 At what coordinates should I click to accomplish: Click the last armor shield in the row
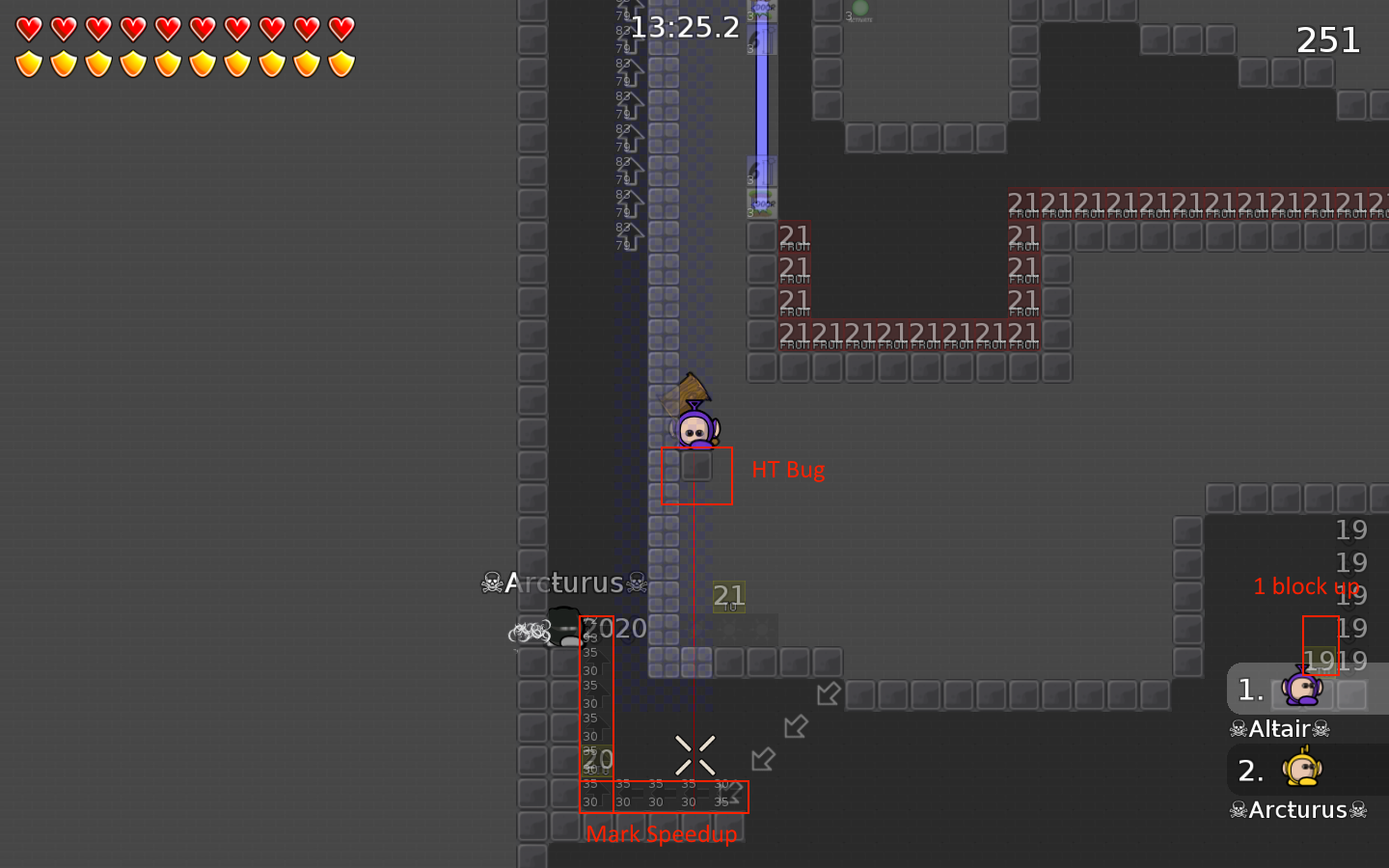[341, 63]
